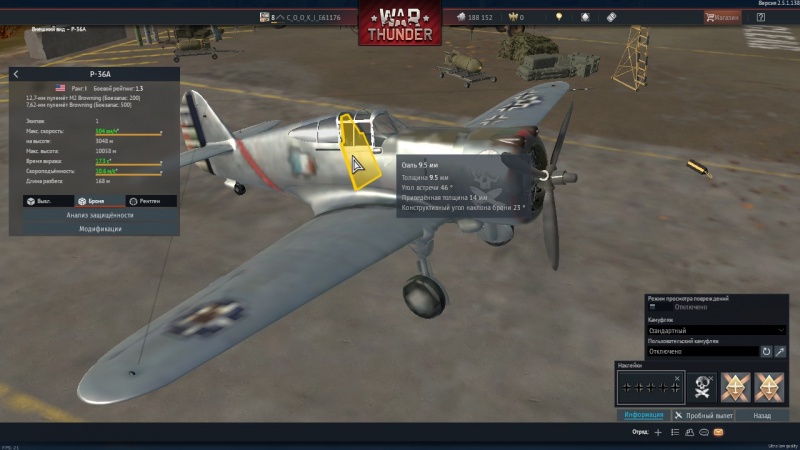Refresh the user camouflage list
800x450 pixels.
pos(766,351)
